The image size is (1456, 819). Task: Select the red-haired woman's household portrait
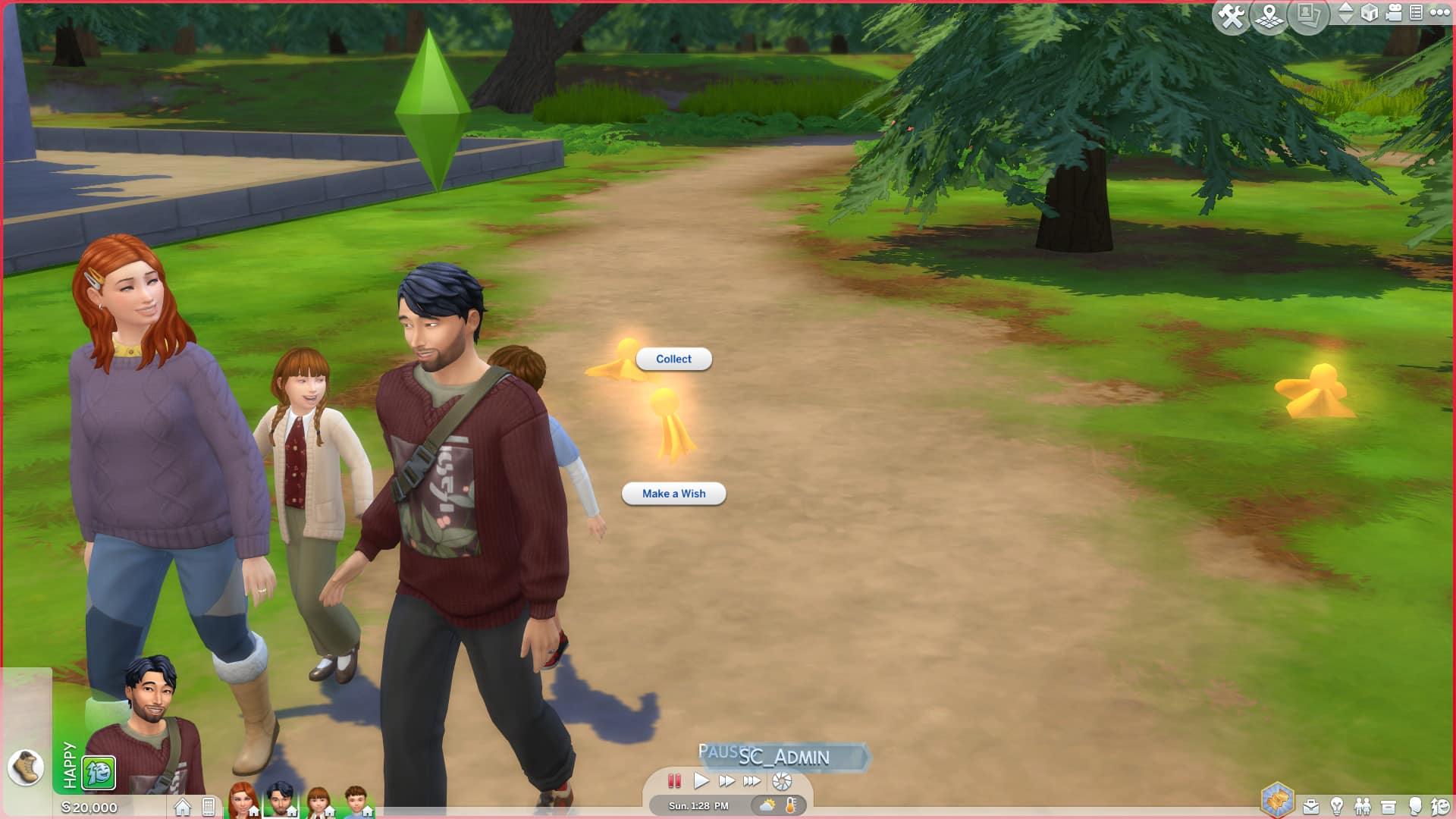point(243,802)
